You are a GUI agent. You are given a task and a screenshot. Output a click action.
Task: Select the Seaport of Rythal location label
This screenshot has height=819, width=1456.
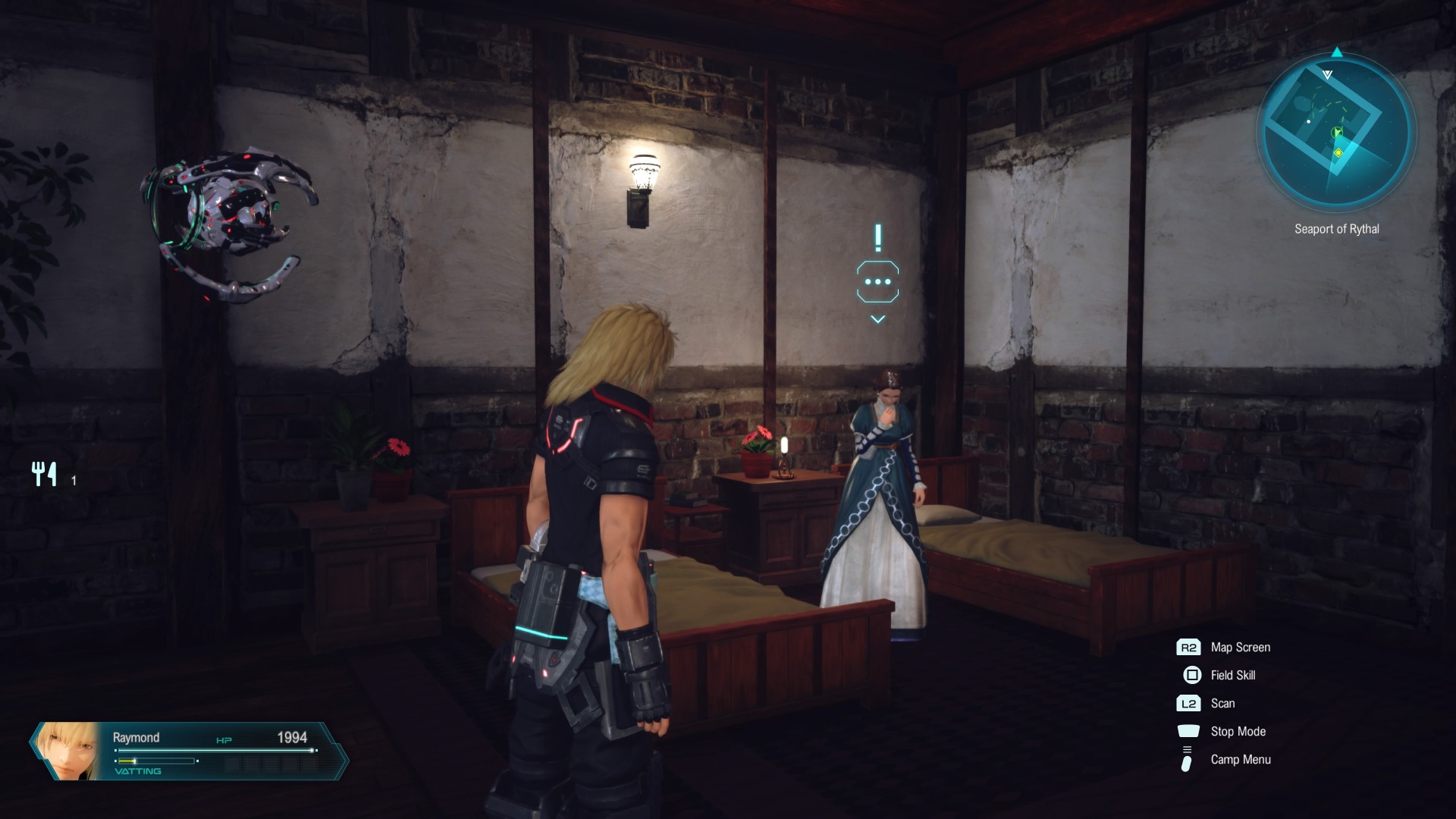[1337, 229]
